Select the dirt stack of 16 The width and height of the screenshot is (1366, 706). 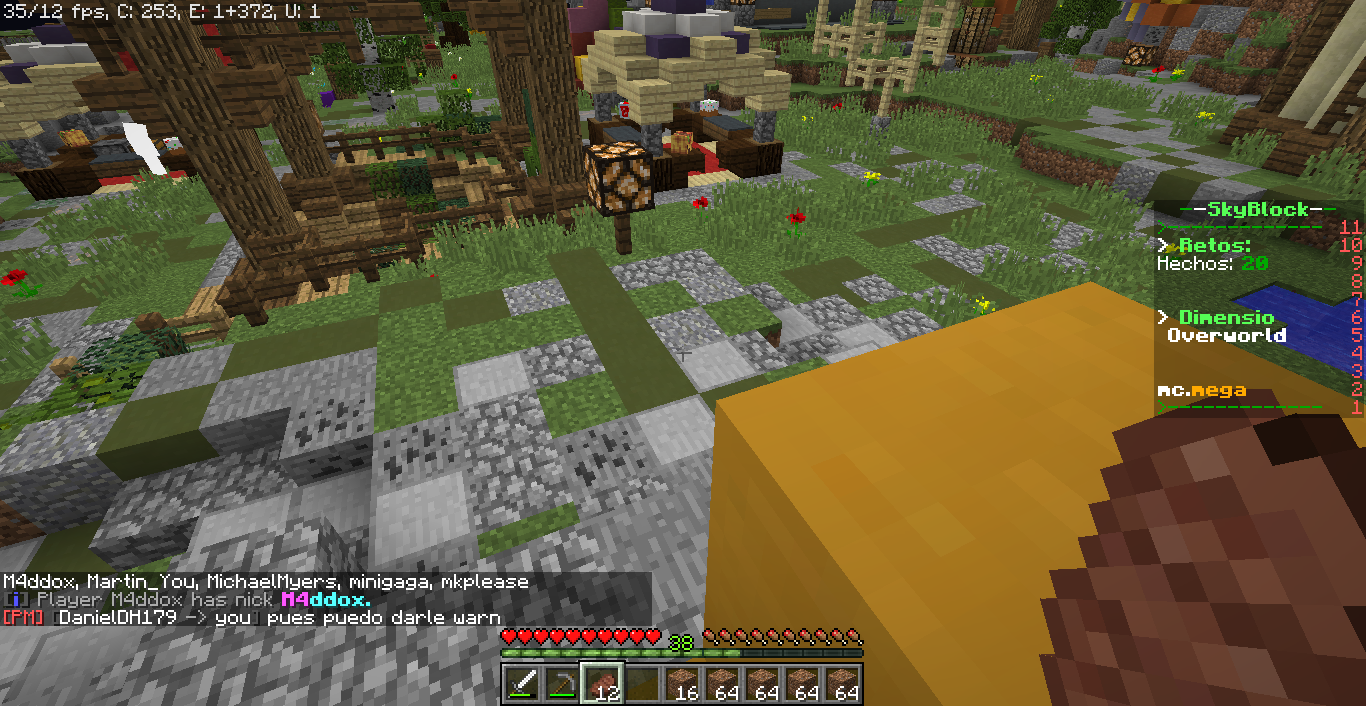tap(682, 684)
